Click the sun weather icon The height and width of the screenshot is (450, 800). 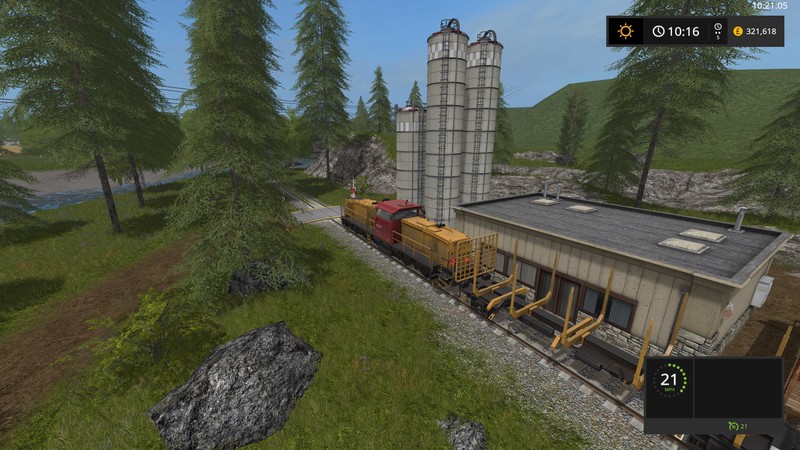[626, 31]
